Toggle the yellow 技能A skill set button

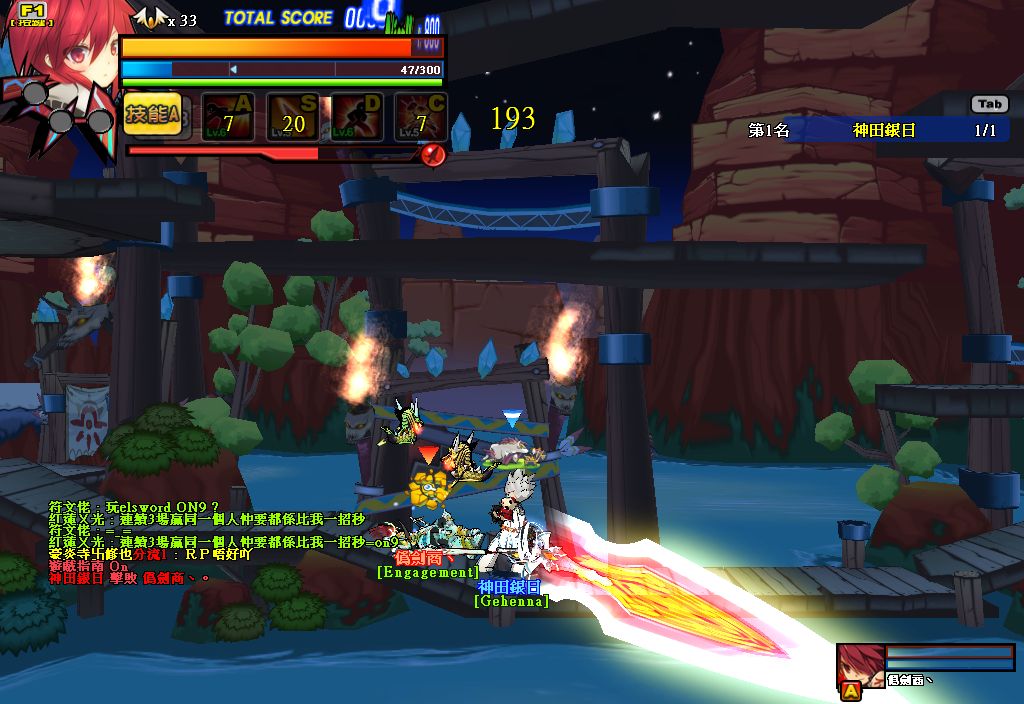[x=152, y=116]
